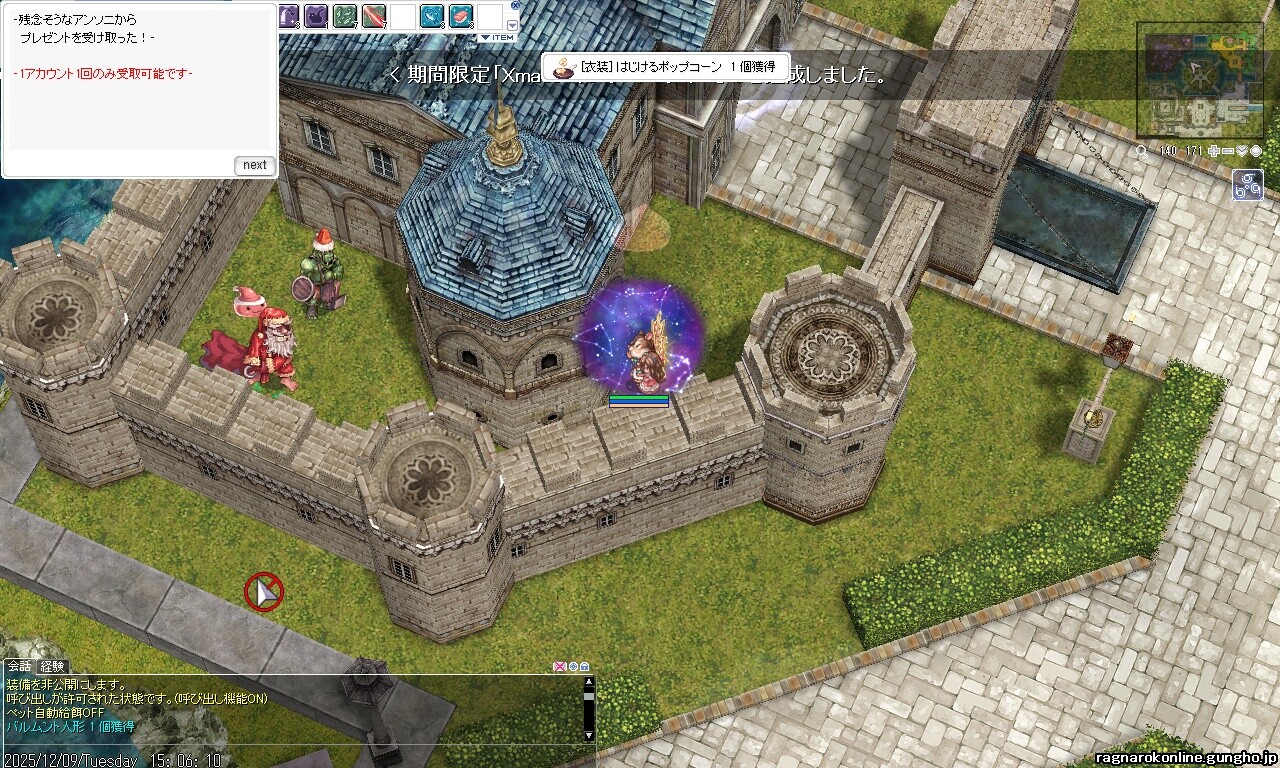The height and width of the screenshot is (768, 1280).
Task: Activate the red slash hotbar skill
Action: [x=374, y=15]
